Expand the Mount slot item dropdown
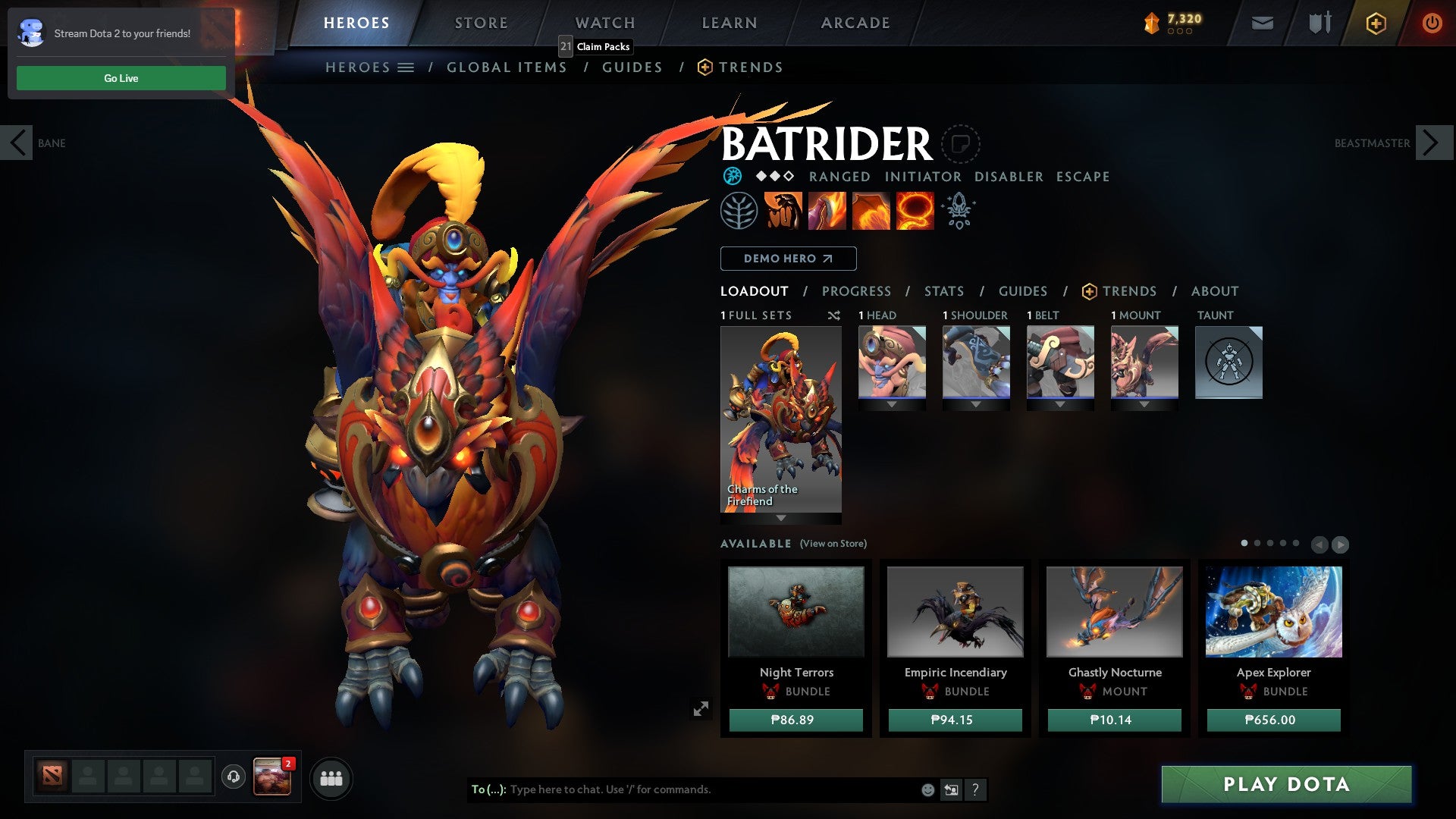Viewport: 1456px width, 819px height. pos(1144,404)
